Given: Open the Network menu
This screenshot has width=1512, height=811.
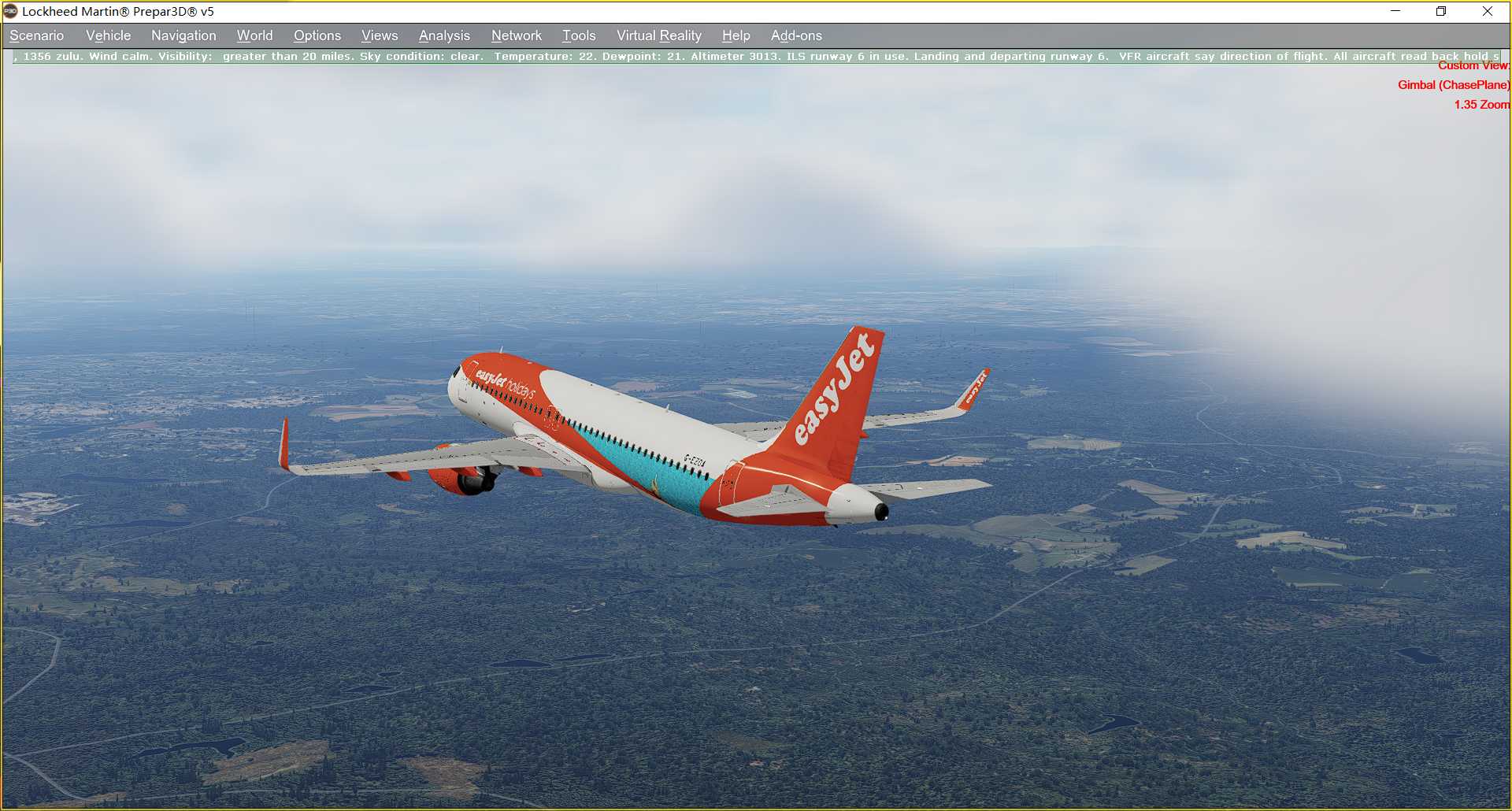Looking at the screenshot, I should point(517,35).
